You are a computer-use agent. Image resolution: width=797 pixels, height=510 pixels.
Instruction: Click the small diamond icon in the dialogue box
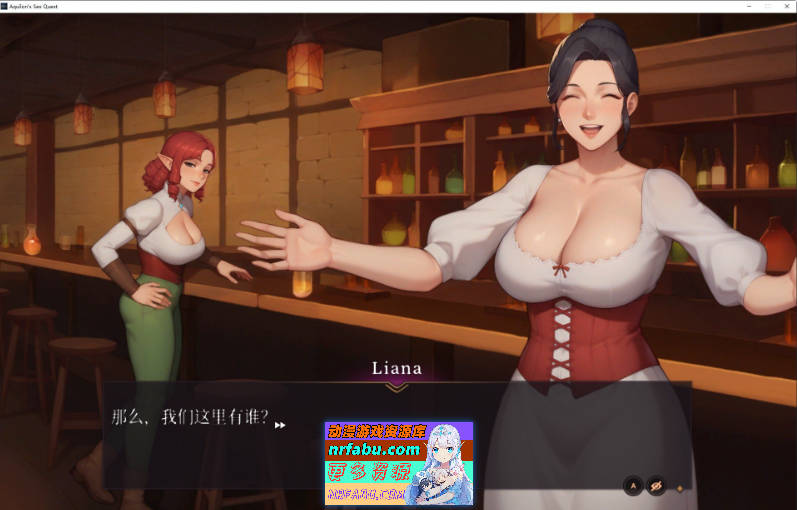681,488
